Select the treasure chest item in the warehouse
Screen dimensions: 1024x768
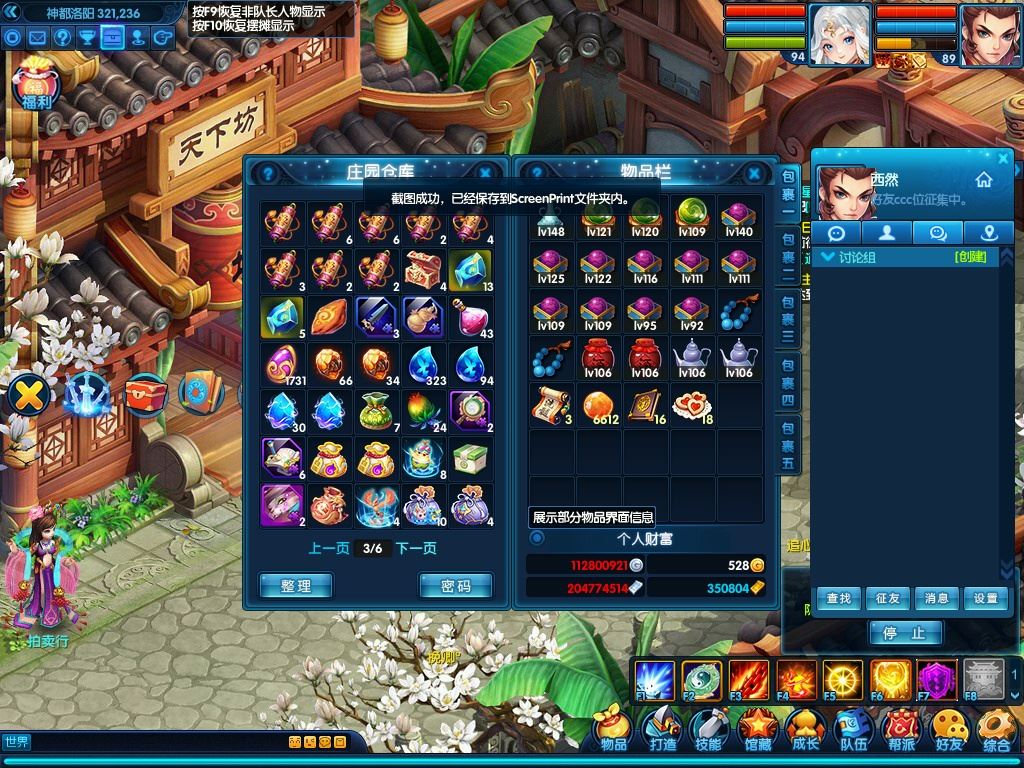click(424, 270)
